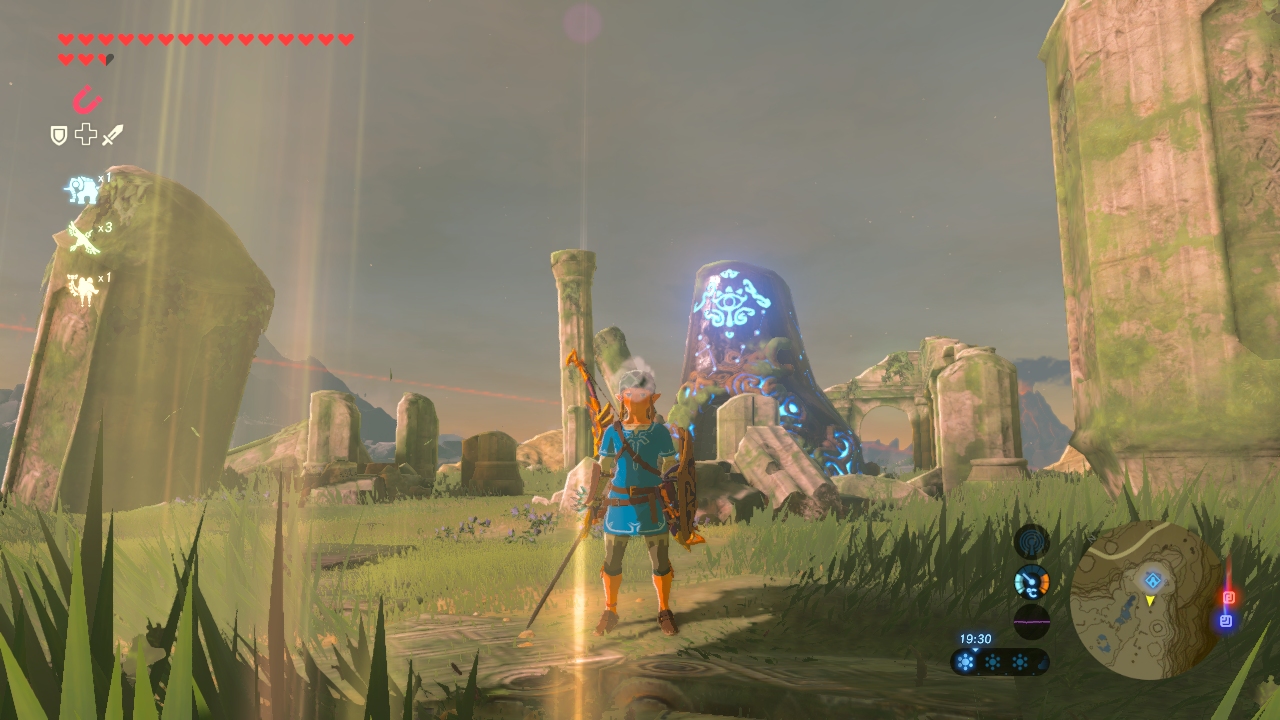Select the red glowing marker beside minimap
The width and height of the screenshot is (1280, 720).
coord(1229,598)
